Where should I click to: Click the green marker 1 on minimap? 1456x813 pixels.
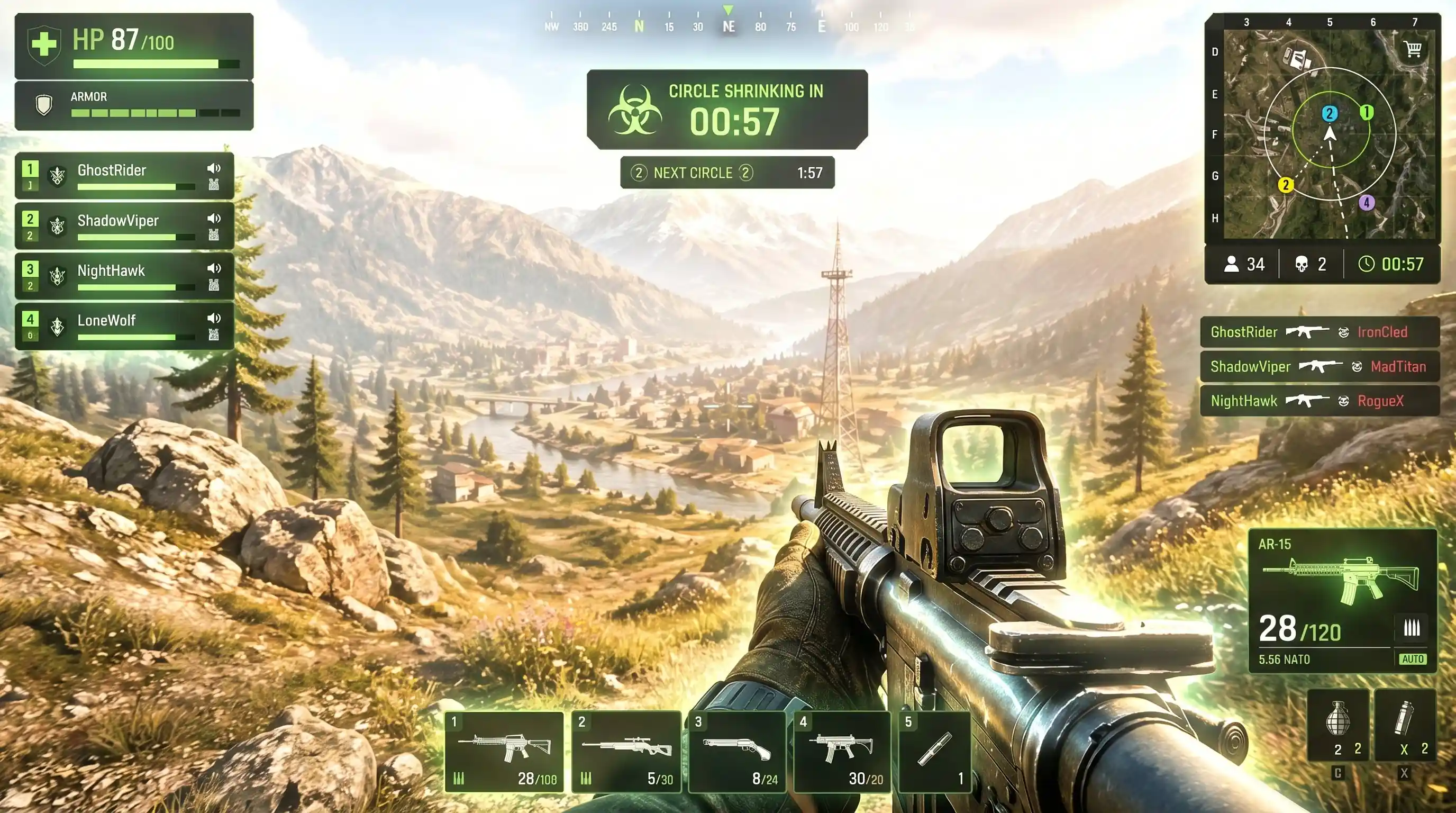click(1366, 113)
